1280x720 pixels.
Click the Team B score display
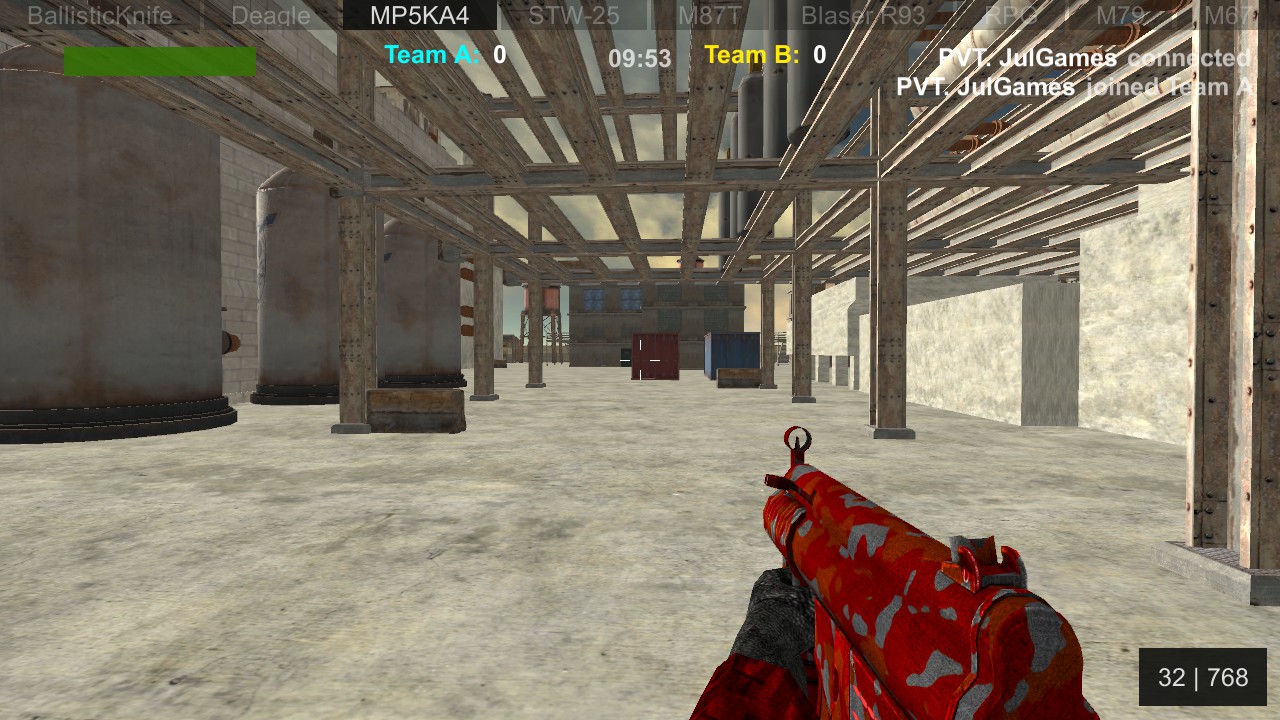pyautogui.click(x=763, y=55)
